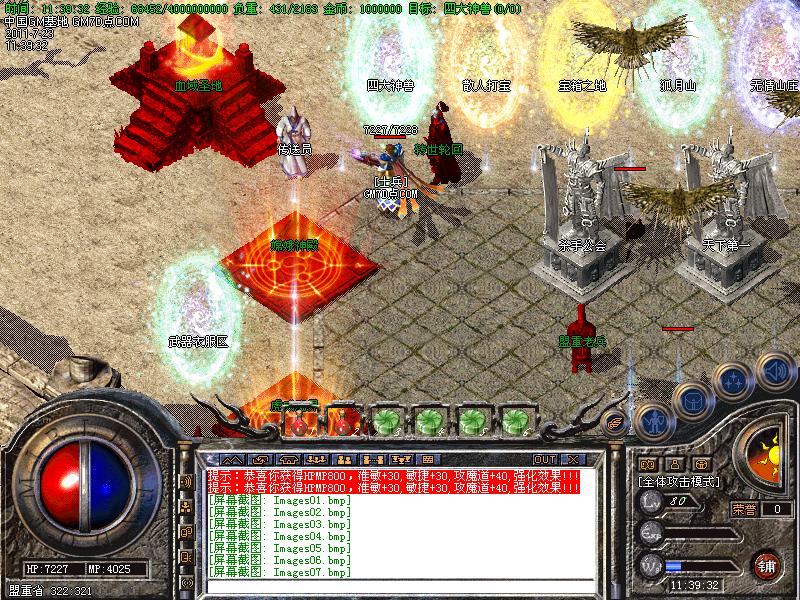Image resolution: width=800 pixels, height=600 pixels.
Task: Open the red 铺 shop button
Action: click(768, 564)
